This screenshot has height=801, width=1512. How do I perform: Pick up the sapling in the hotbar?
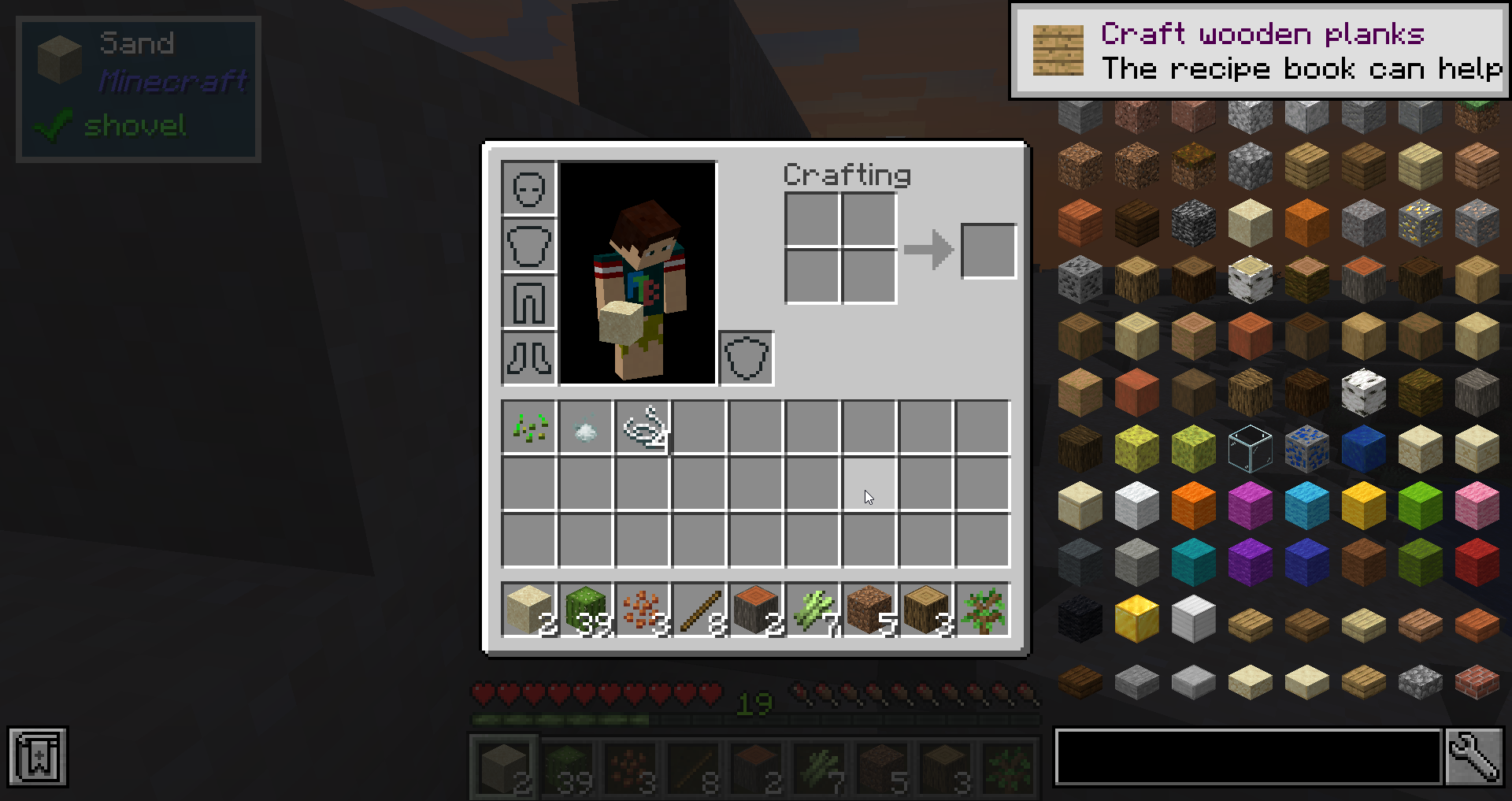[982, 610]
